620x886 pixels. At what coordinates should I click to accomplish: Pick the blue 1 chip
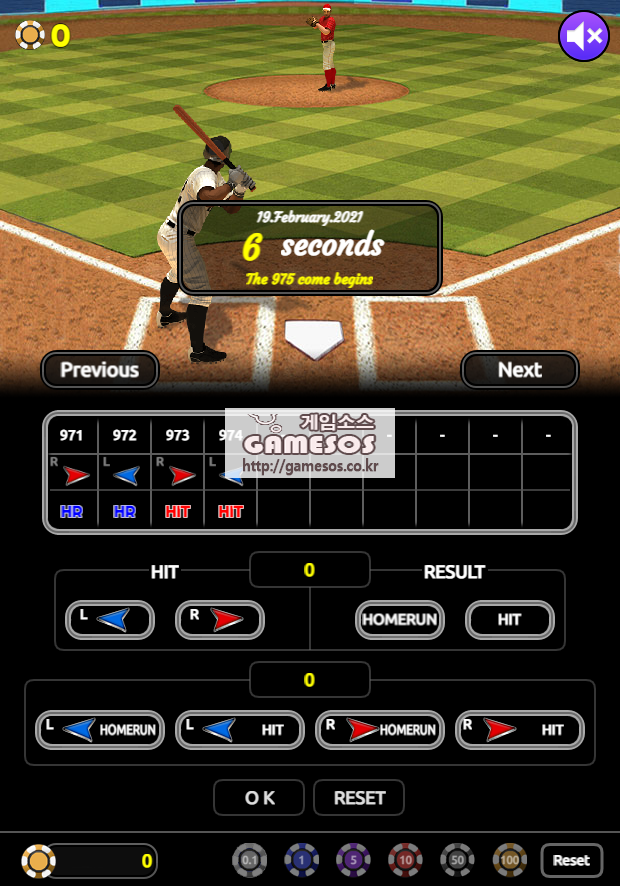pos(301,860)
